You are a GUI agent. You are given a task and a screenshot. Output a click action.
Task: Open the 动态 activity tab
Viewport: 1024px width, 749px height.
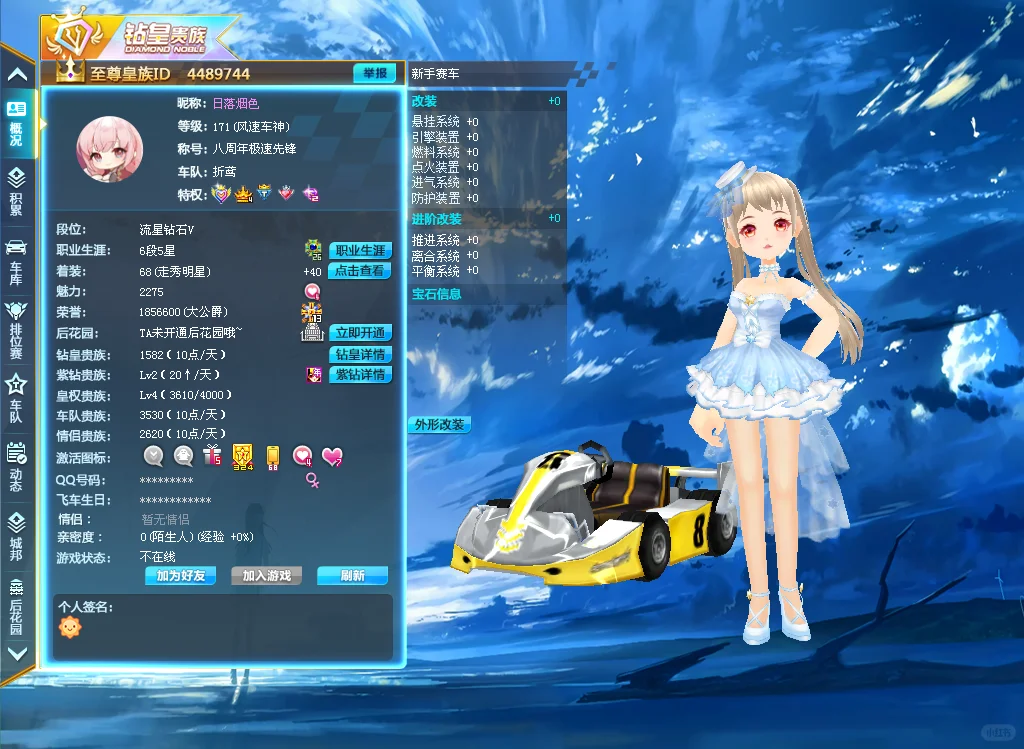17,466
